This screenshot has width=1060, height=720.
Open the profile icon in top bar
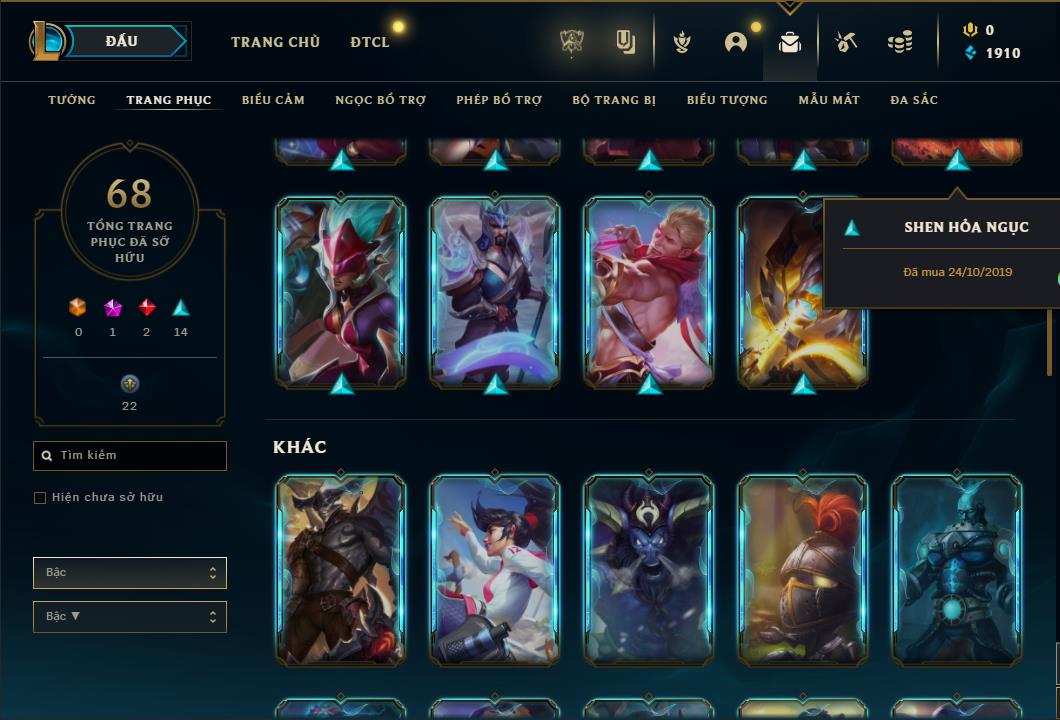736,42
